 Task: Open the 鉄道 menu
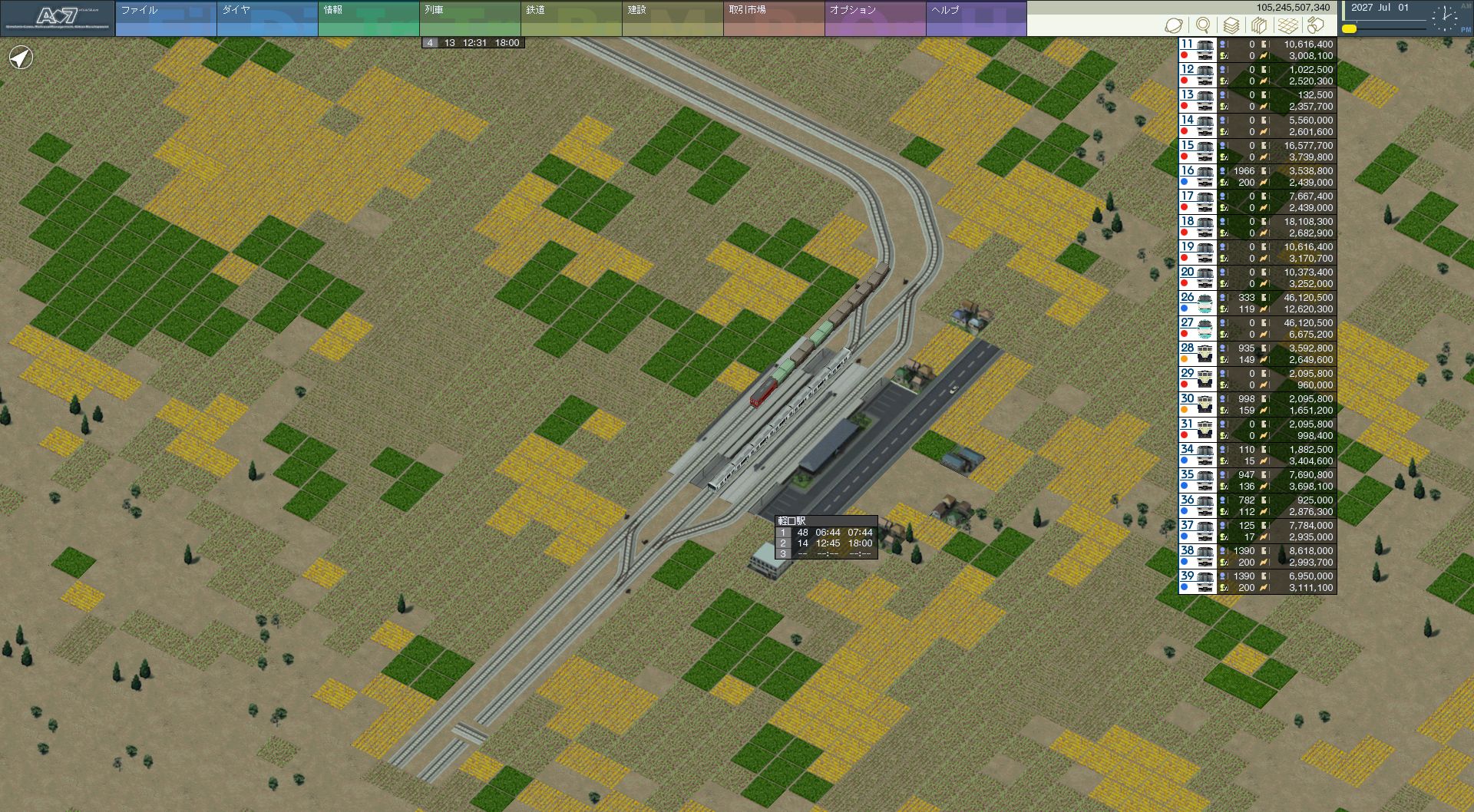[x=570, y=18]
